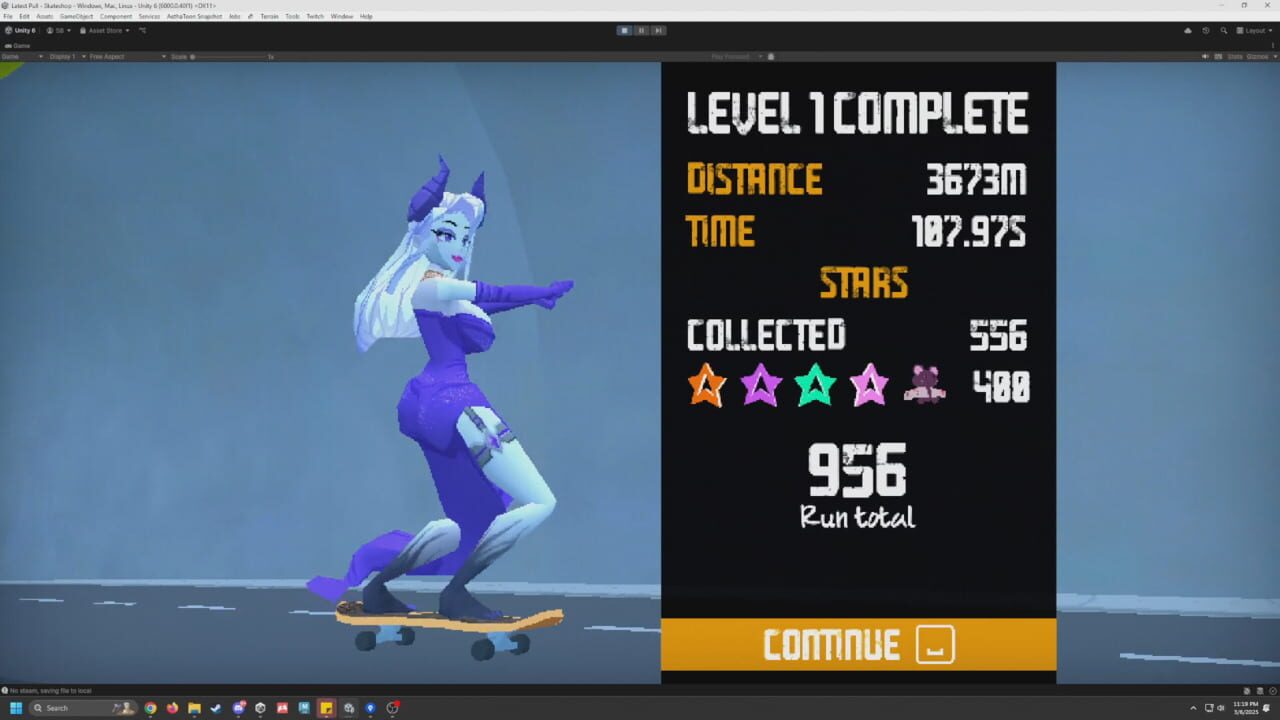Click the Windows taskbar search field
1280x720 pixels.
pos(70,708)
